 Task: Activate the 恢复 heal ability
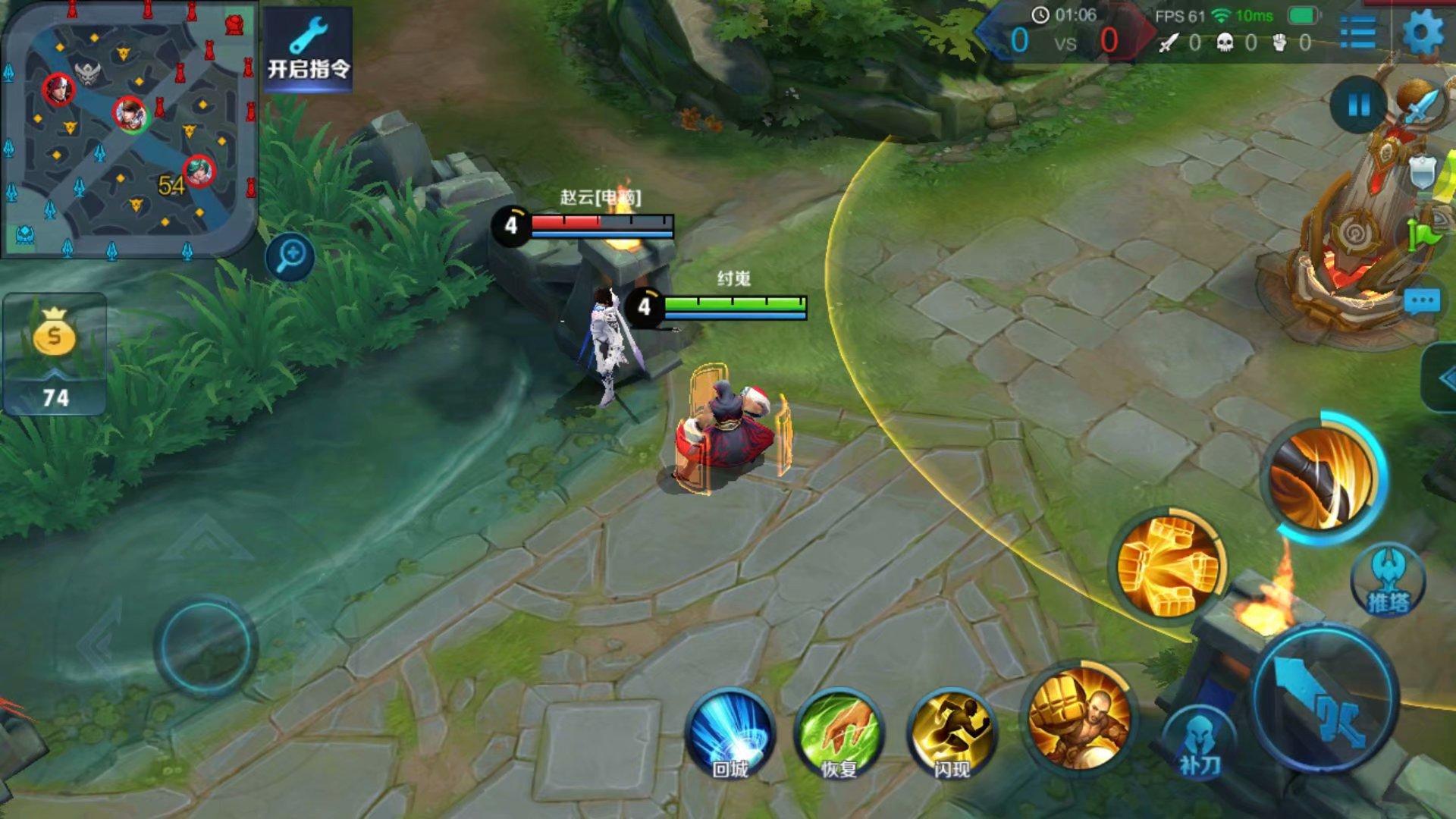coord(839,734)
